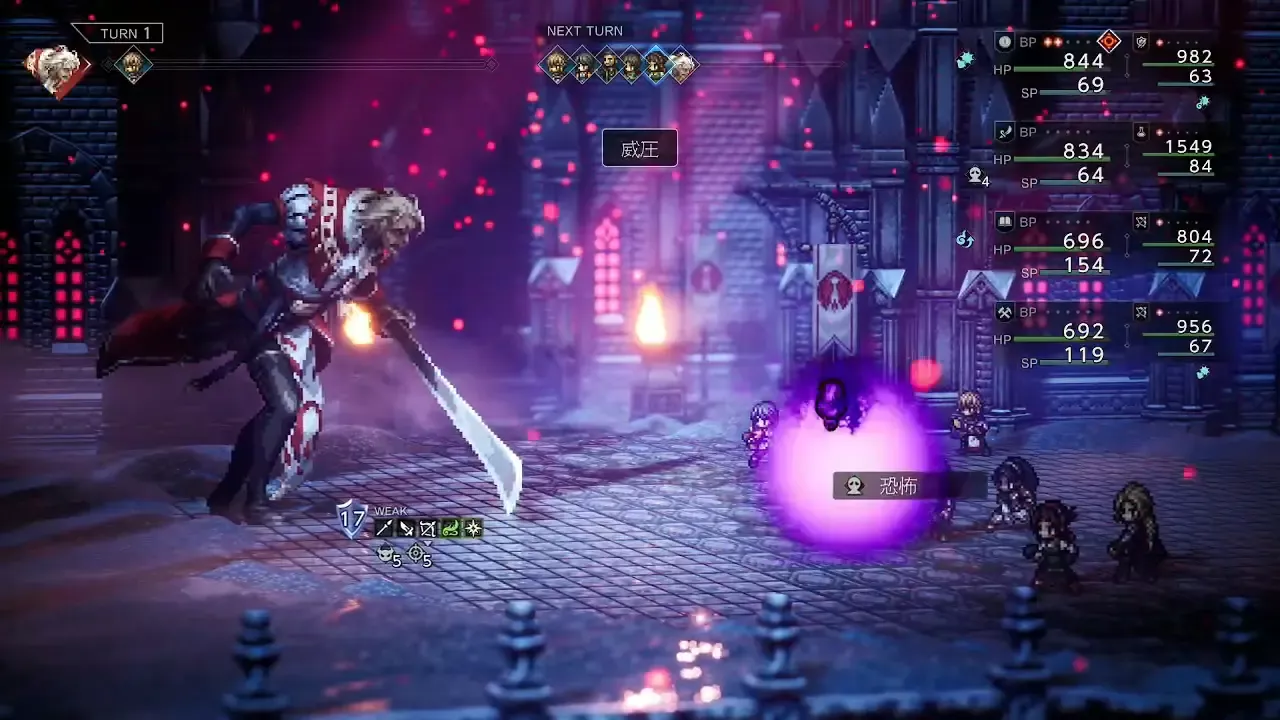Choose the crossed hammers job icon

click(1005, 312)
